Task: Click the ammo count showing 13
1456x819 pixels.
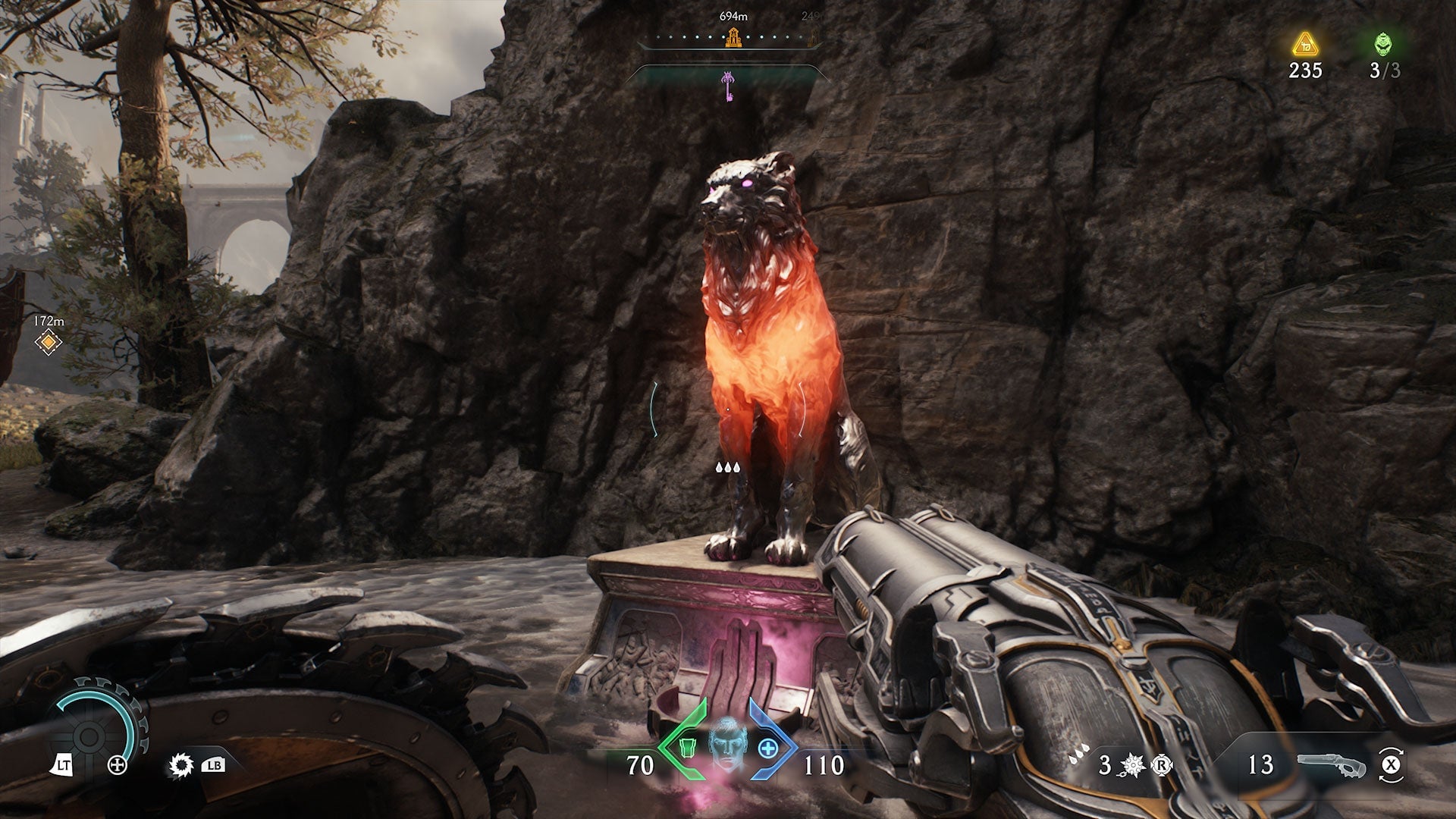Action: [1261, 764]
